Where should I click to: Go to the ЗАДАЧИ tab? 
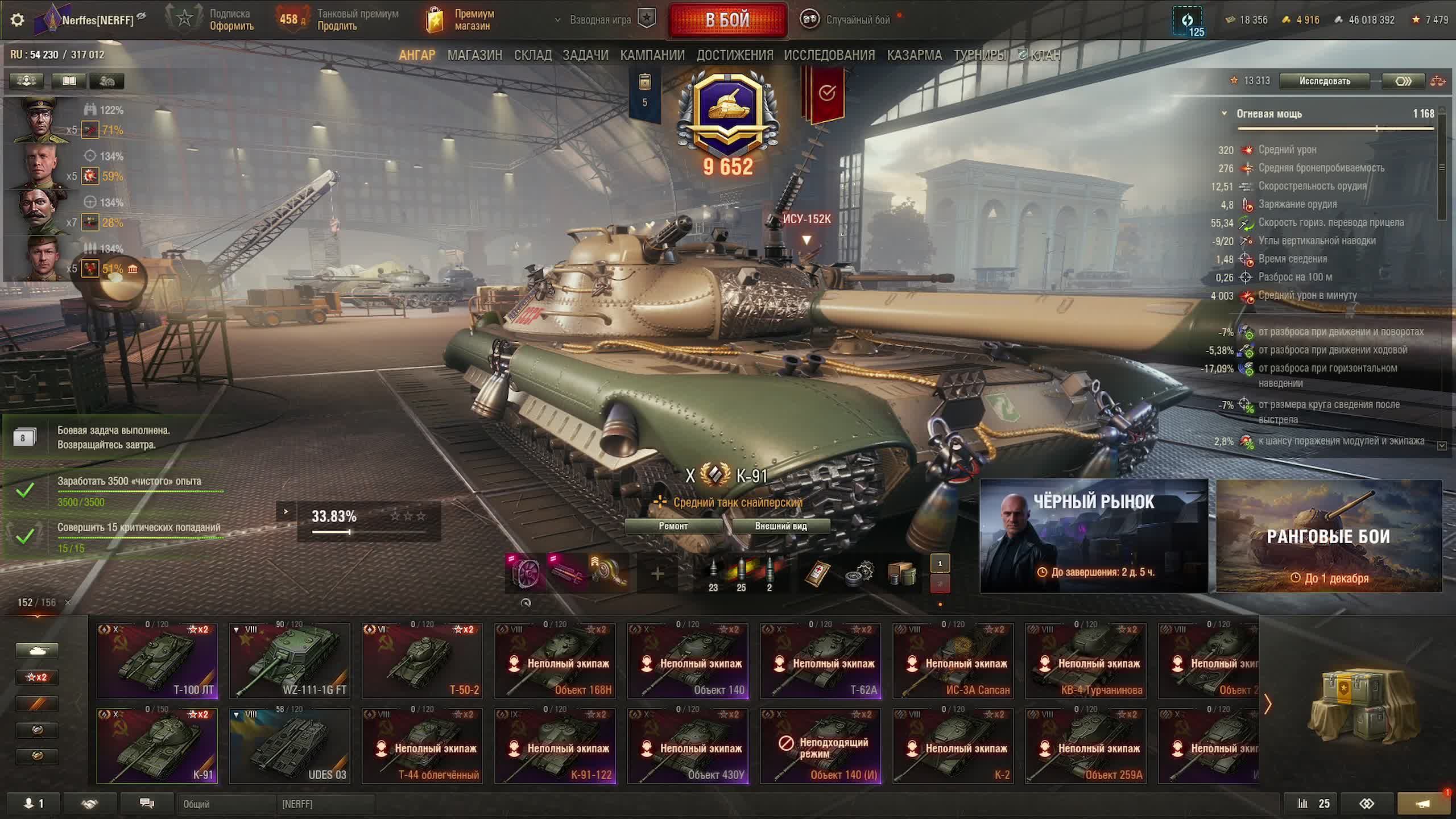click(585, 55)
